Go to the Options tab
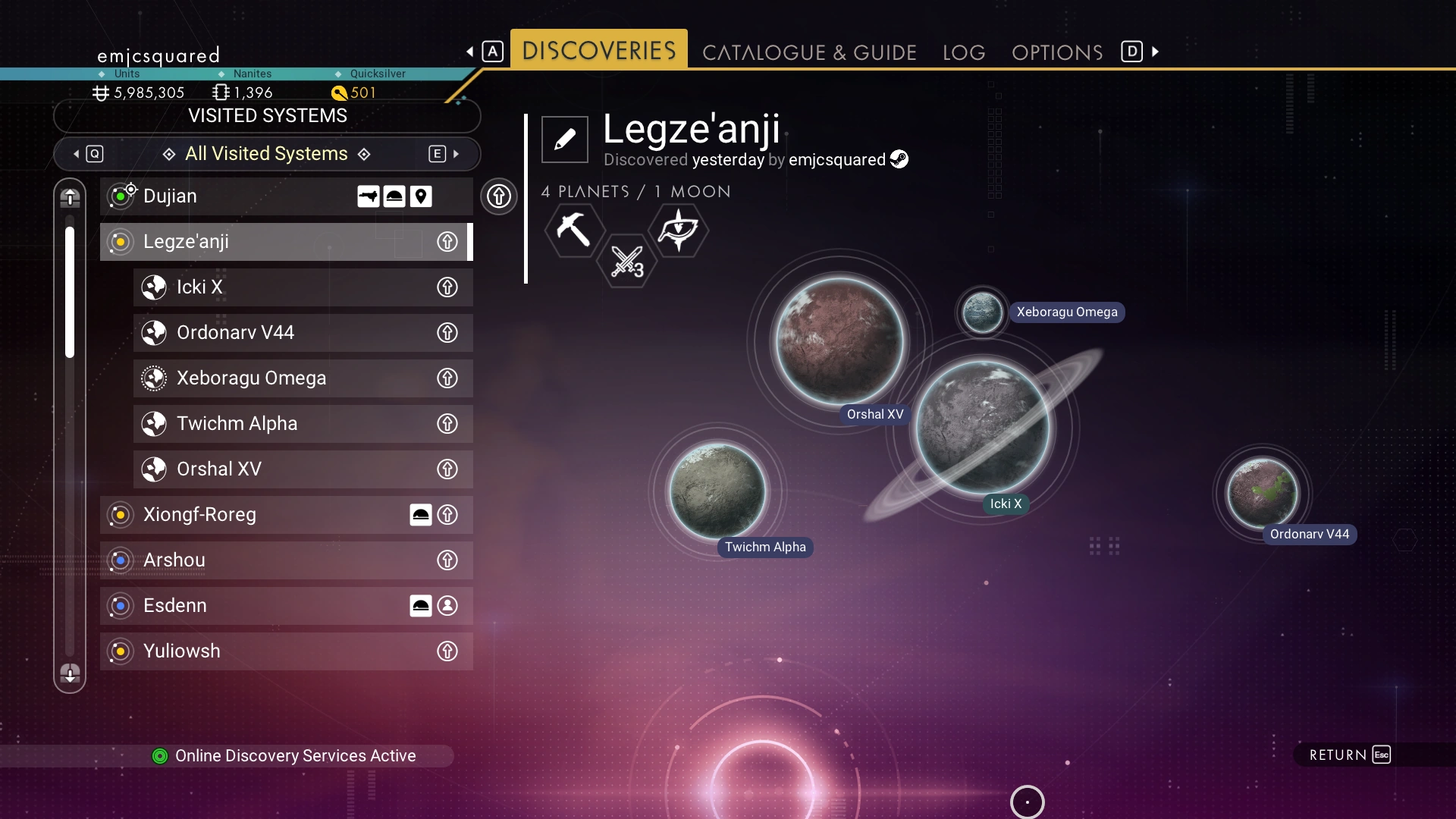 click(1057, 52)
